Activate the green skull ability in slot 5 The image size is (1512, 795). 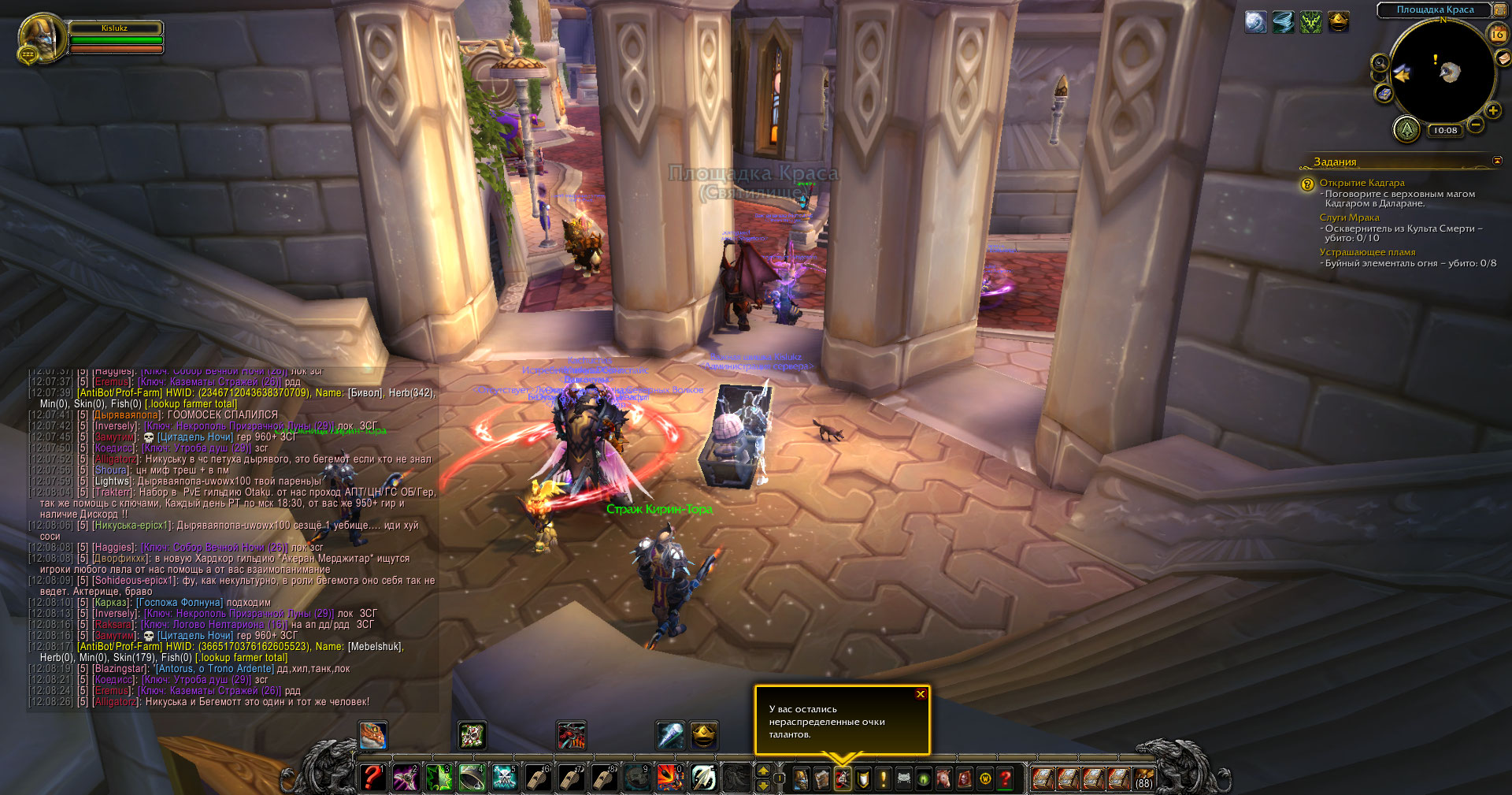coord(504,778)
